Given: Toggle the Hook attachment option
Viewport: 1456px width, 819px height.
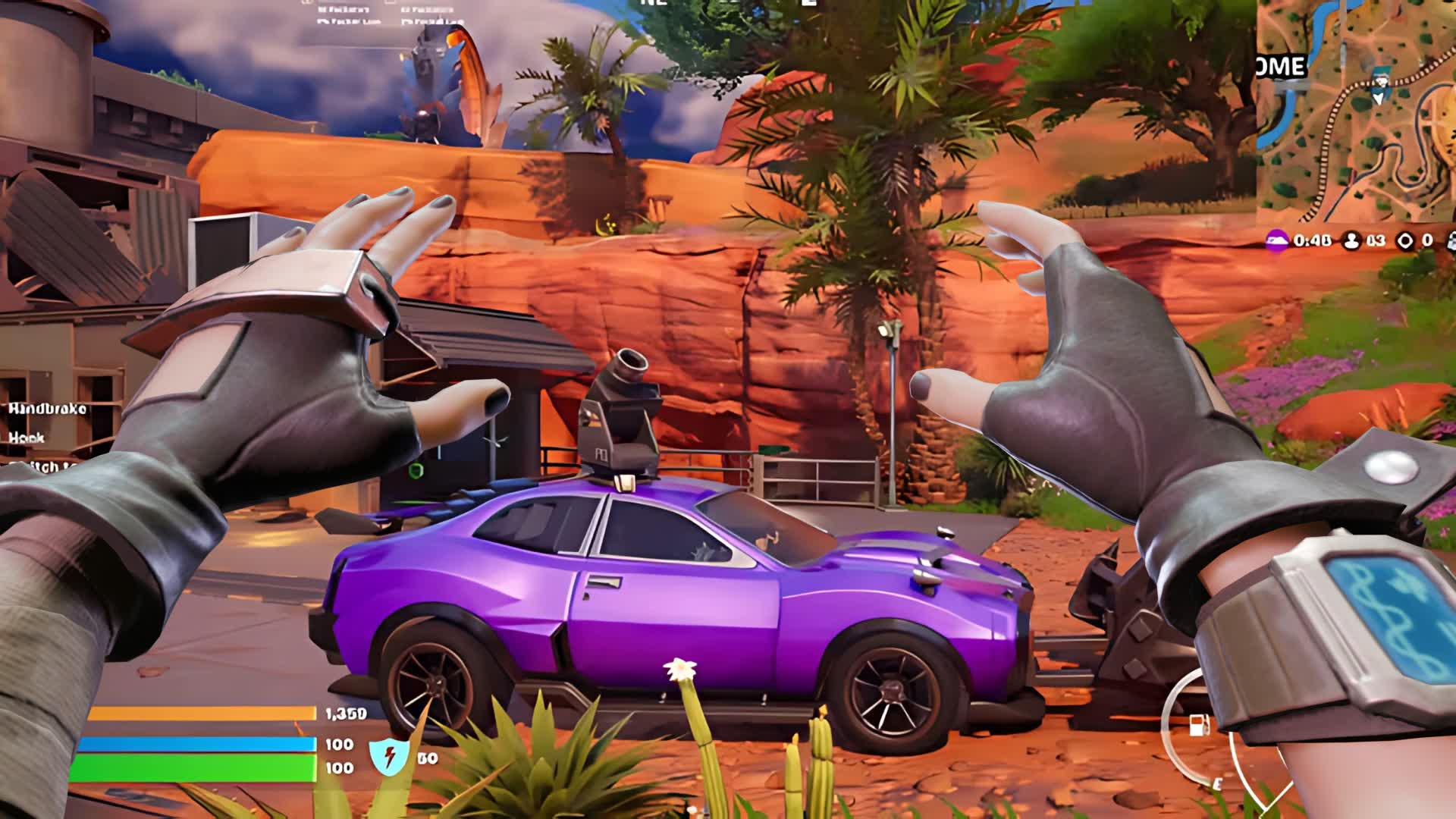Looking at the screenshot, I should pos(26,438).
